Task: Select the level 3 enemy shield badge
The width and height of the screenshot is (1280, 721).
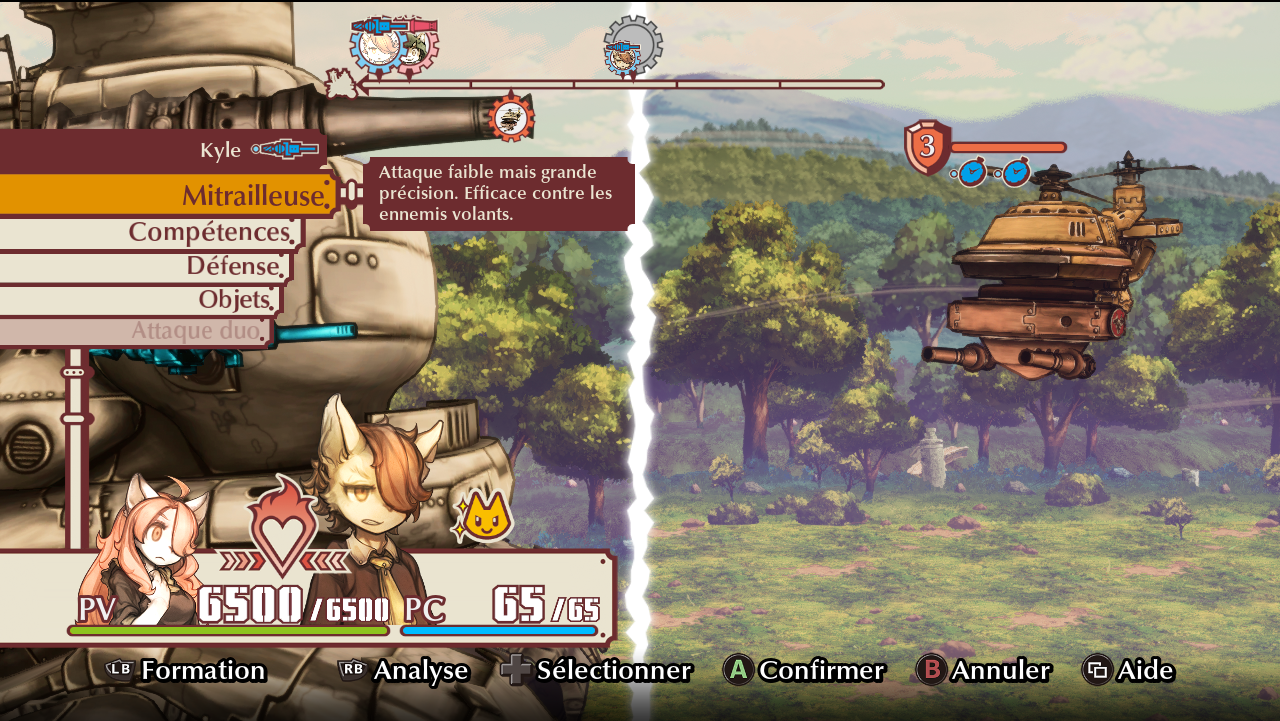Action: pyautogui.click(x=927, y=146)
